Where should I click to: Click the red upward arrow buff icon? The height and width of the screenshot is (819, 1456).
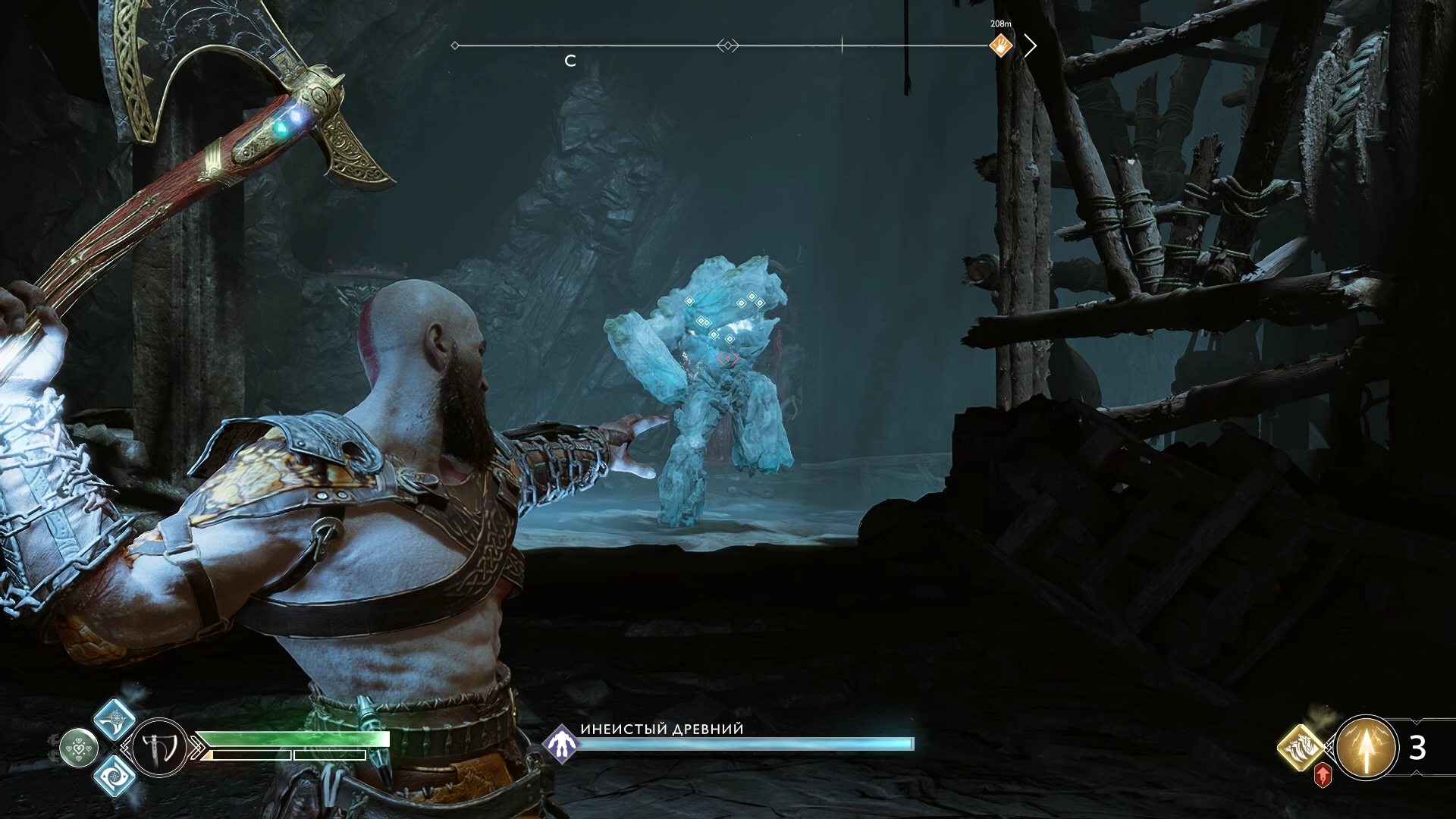(1323, 775)
